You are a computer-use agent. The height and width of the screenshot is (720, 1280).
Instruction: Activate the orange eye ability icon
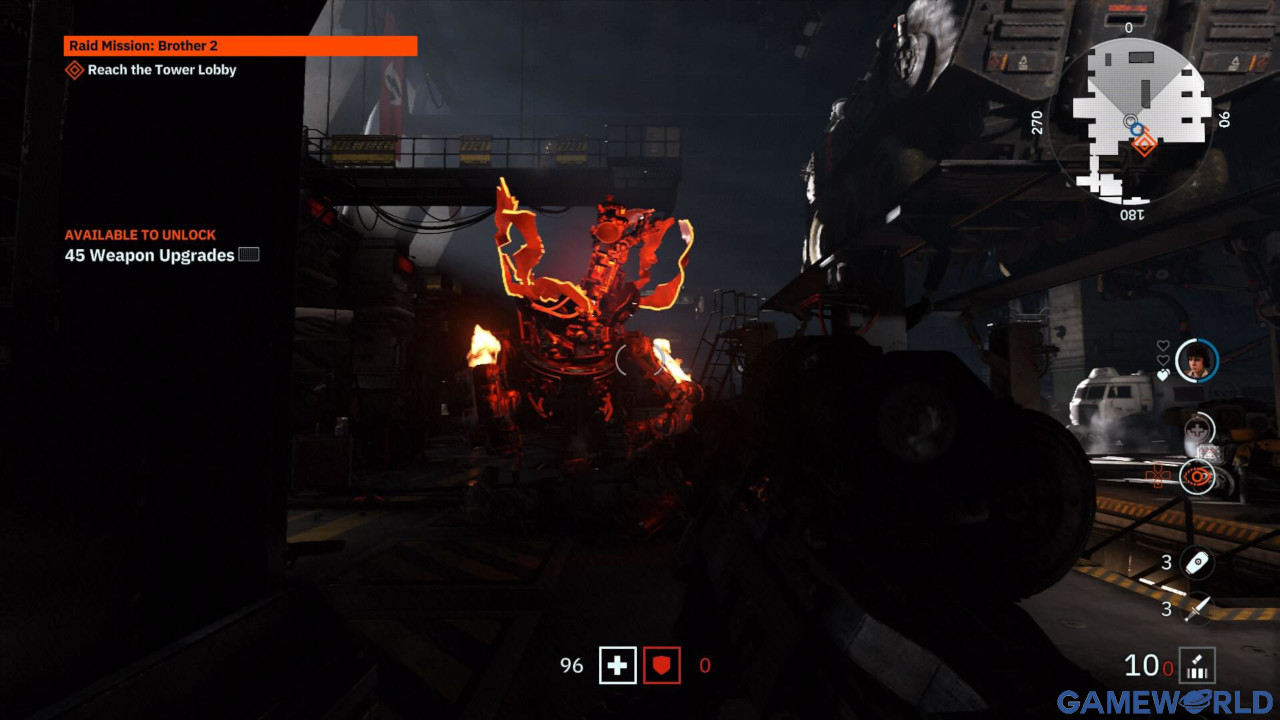pyautogui.click(x=1197, y=477)
